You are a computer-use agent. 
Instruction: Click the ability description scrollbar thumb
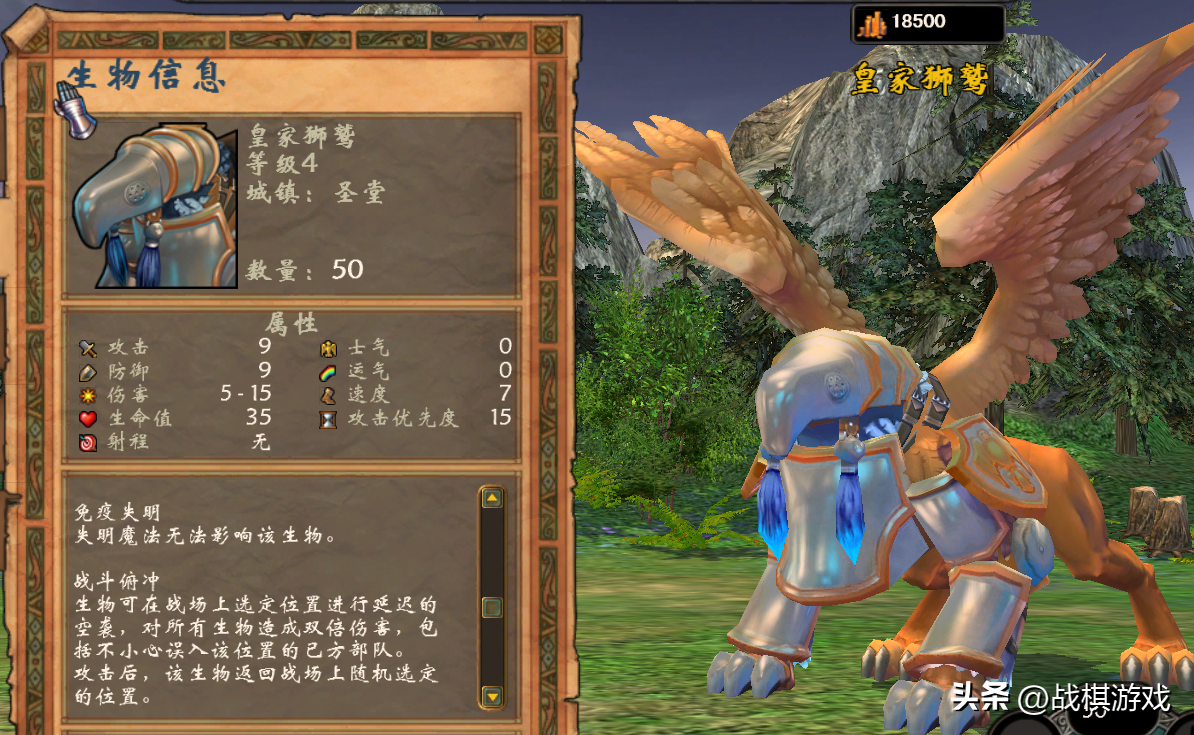pos(491,606)
